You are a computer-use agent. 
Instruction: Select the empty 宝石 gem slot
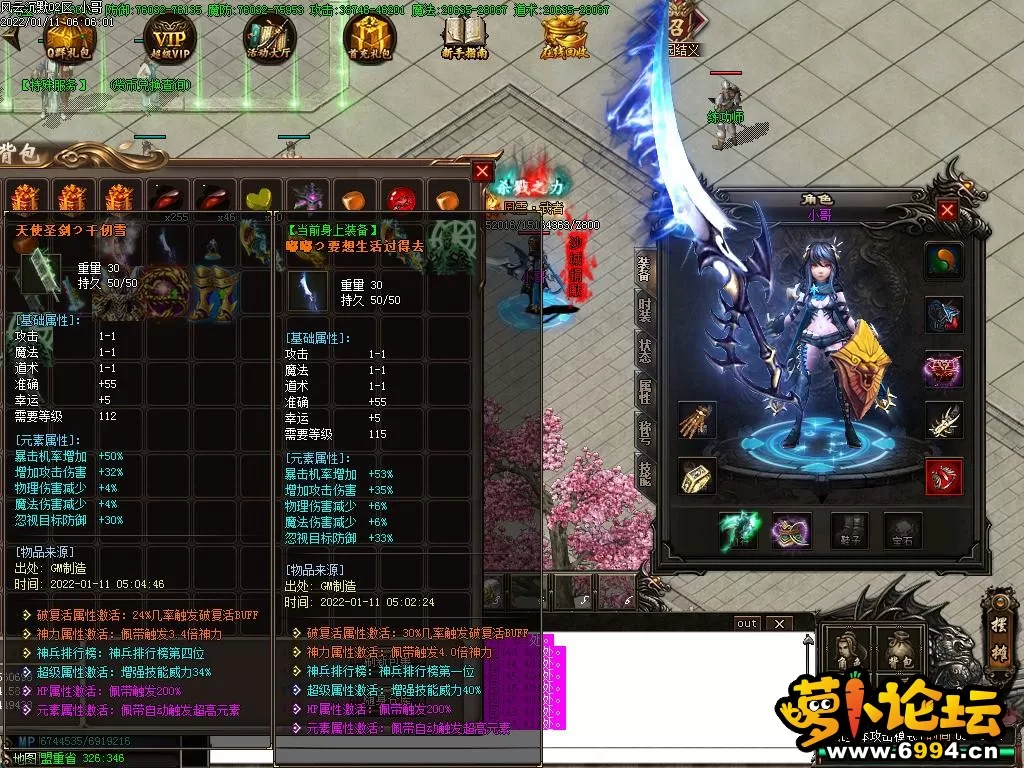(x=902, y=530)
